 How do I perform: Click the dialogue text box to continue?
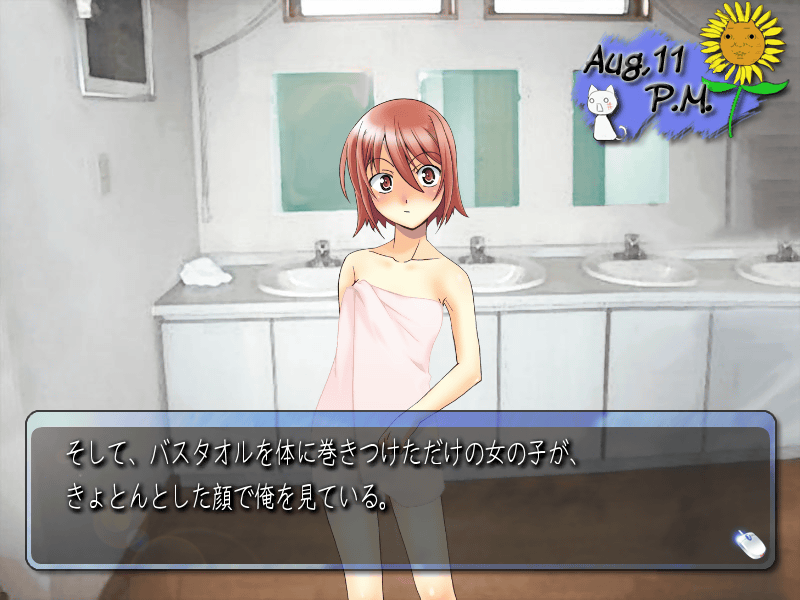[x=400, y=490]
